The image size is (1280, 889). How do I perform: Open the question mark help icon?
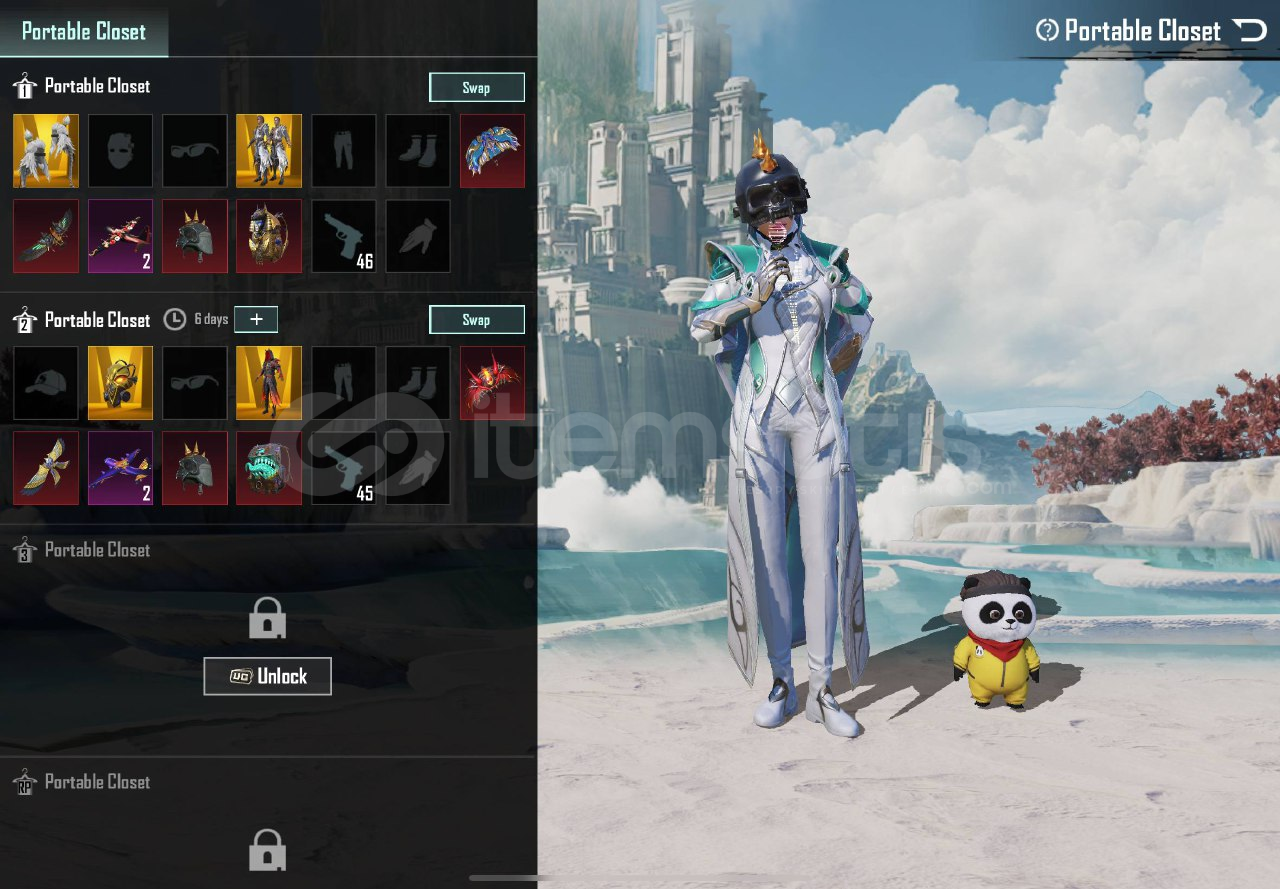pos(1047,30)
